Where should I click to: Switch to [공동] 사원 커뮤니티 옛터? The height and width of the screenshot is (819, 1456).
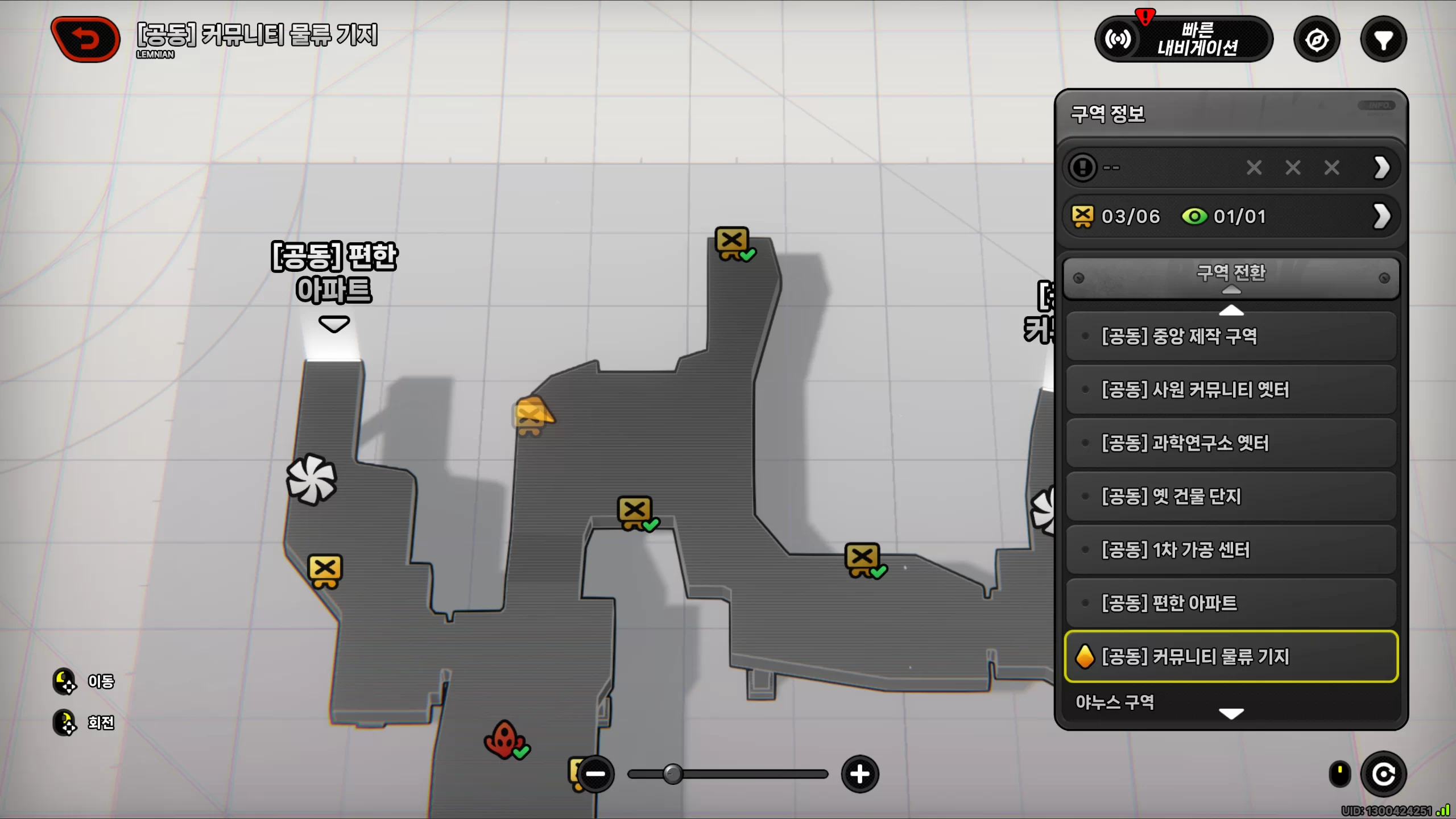(1231, 390)
